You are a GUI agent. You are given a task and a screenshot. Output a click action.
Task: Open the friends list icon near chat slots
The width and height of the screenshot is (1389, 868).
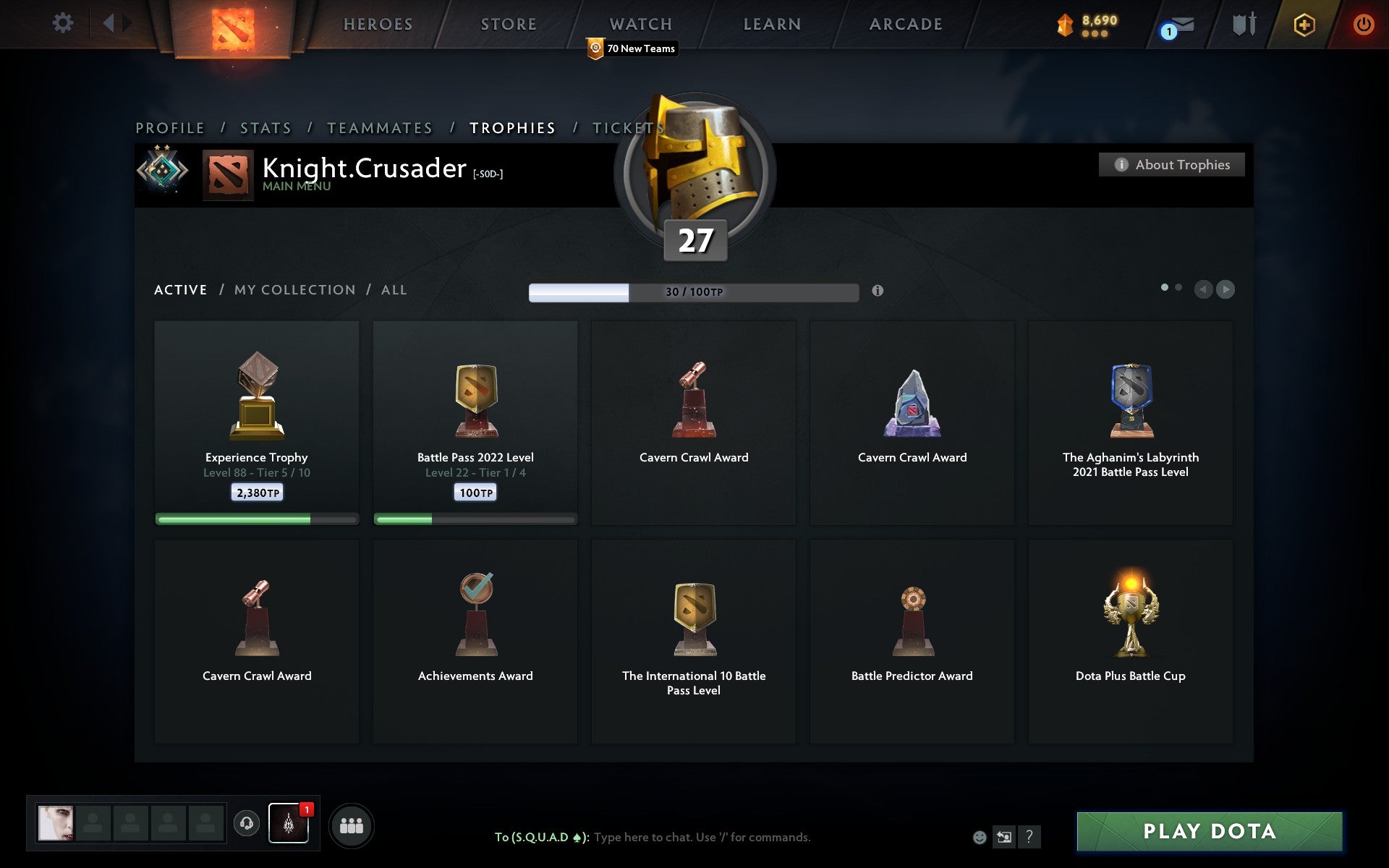[352, 824]
